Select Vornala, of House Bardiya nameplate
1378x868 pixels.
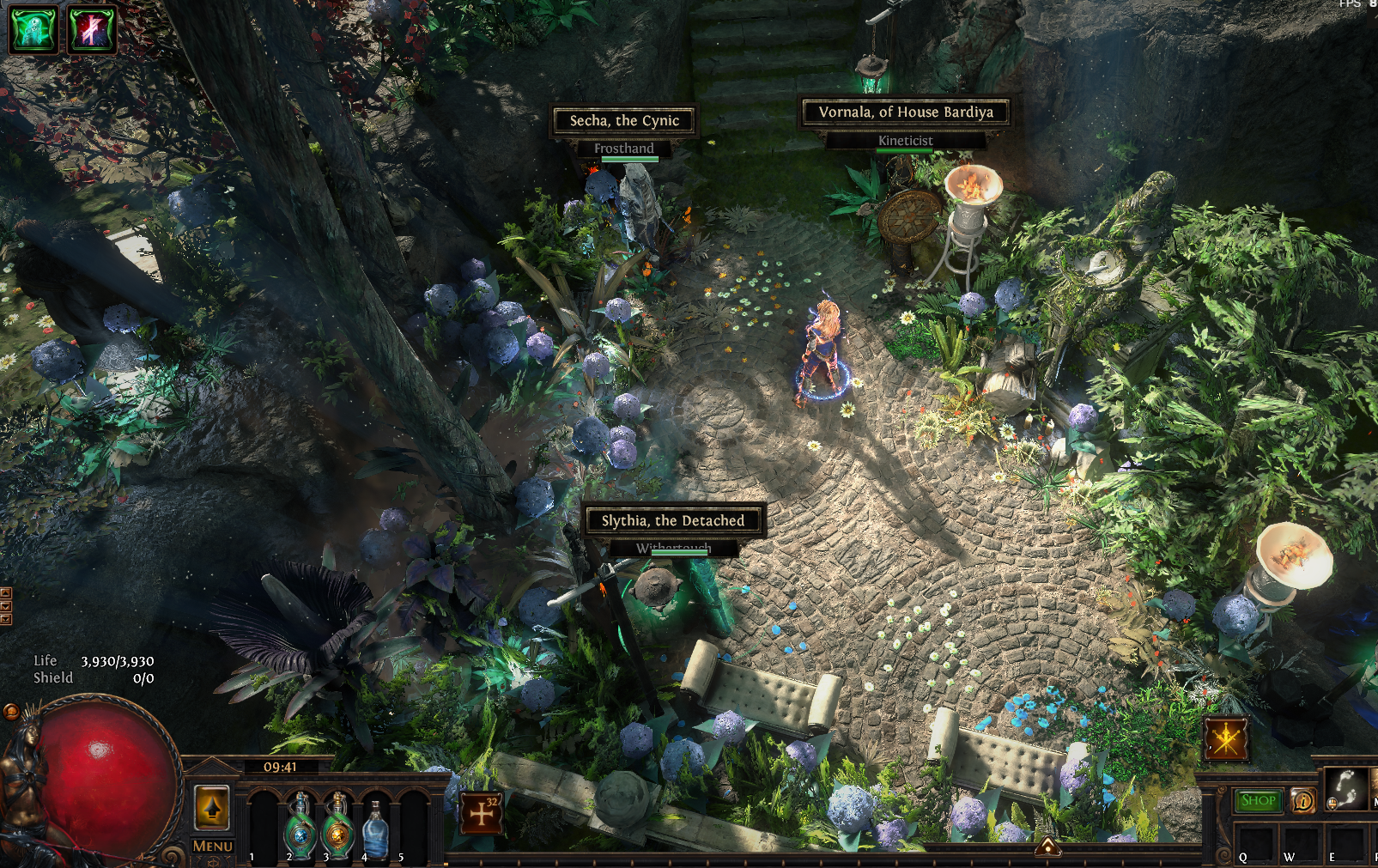coord(906,112)
